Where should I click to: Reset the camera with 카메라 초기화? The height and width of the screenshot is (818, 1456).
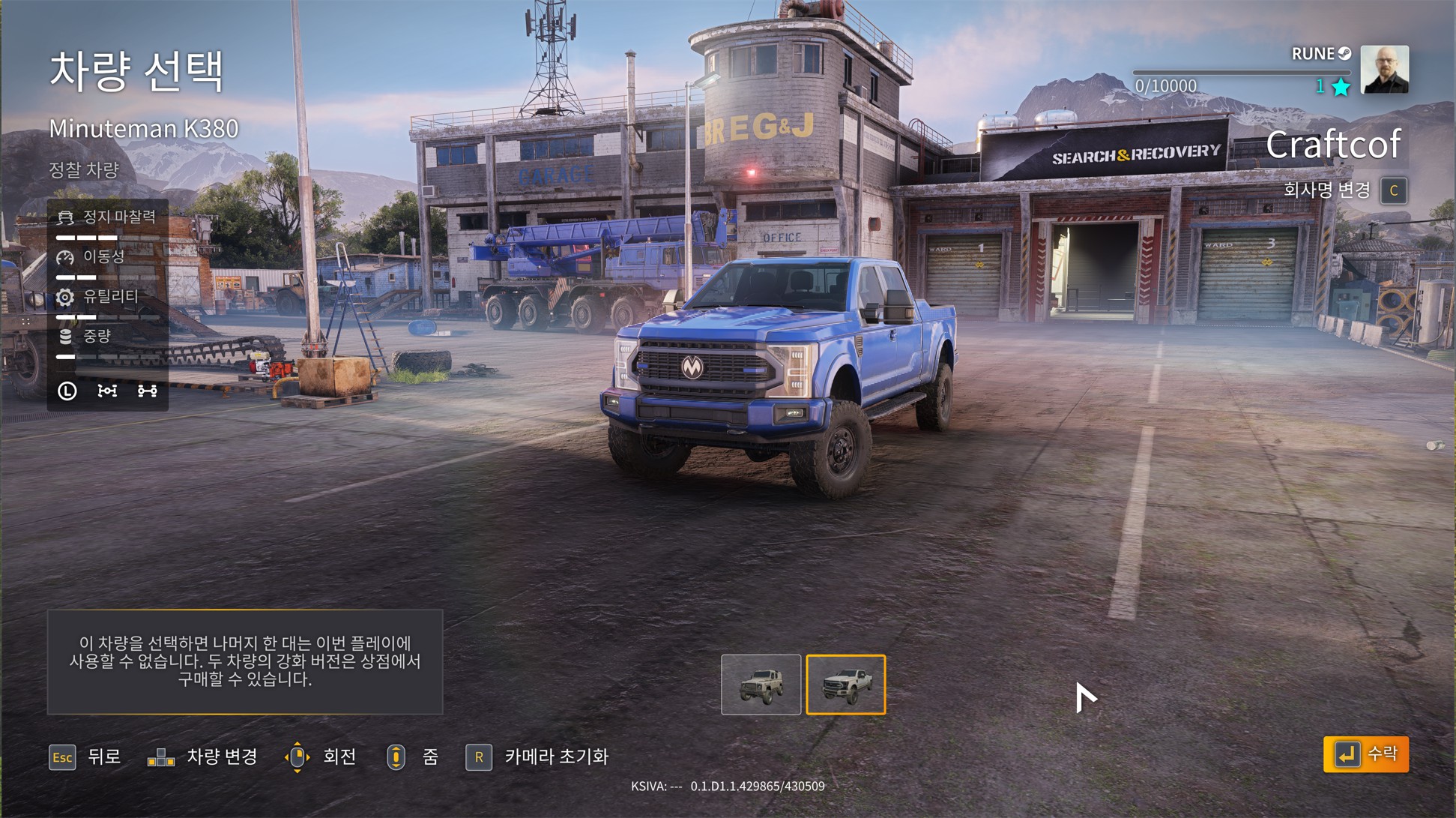(537, 757)
